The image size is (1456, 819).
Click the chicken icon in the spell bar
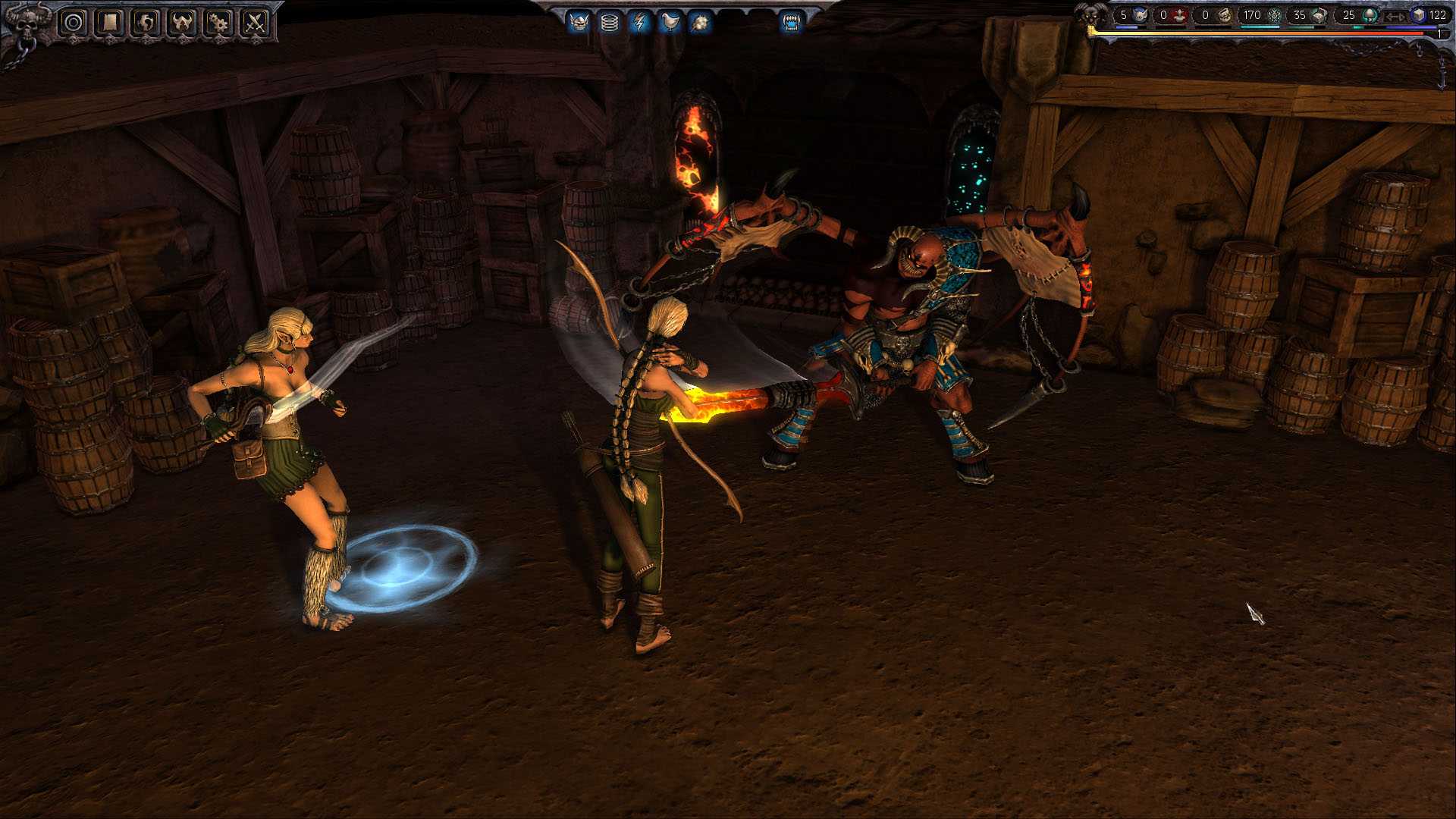click(x=670, y=24)
